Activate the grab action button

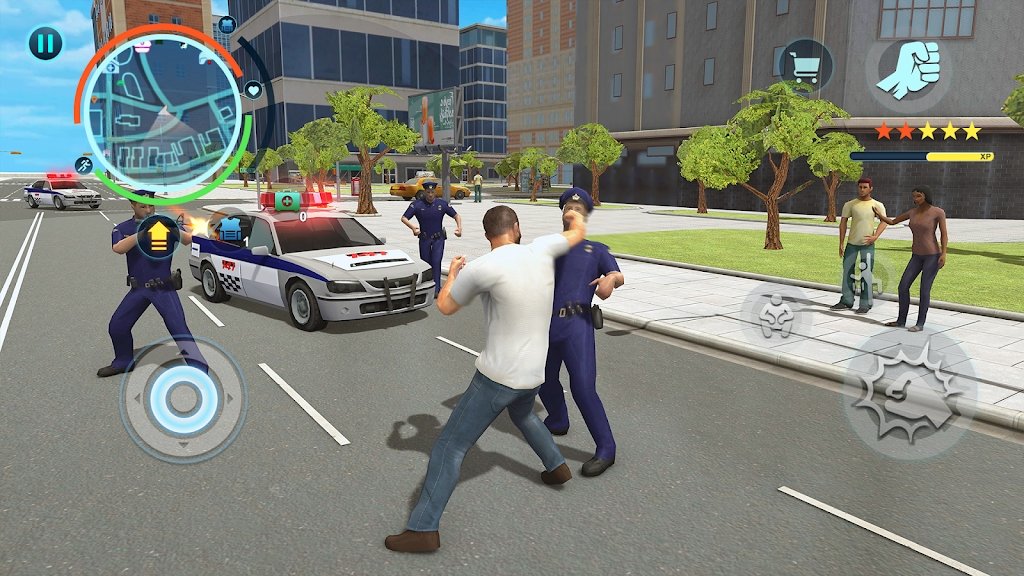(x=774, y=314)
